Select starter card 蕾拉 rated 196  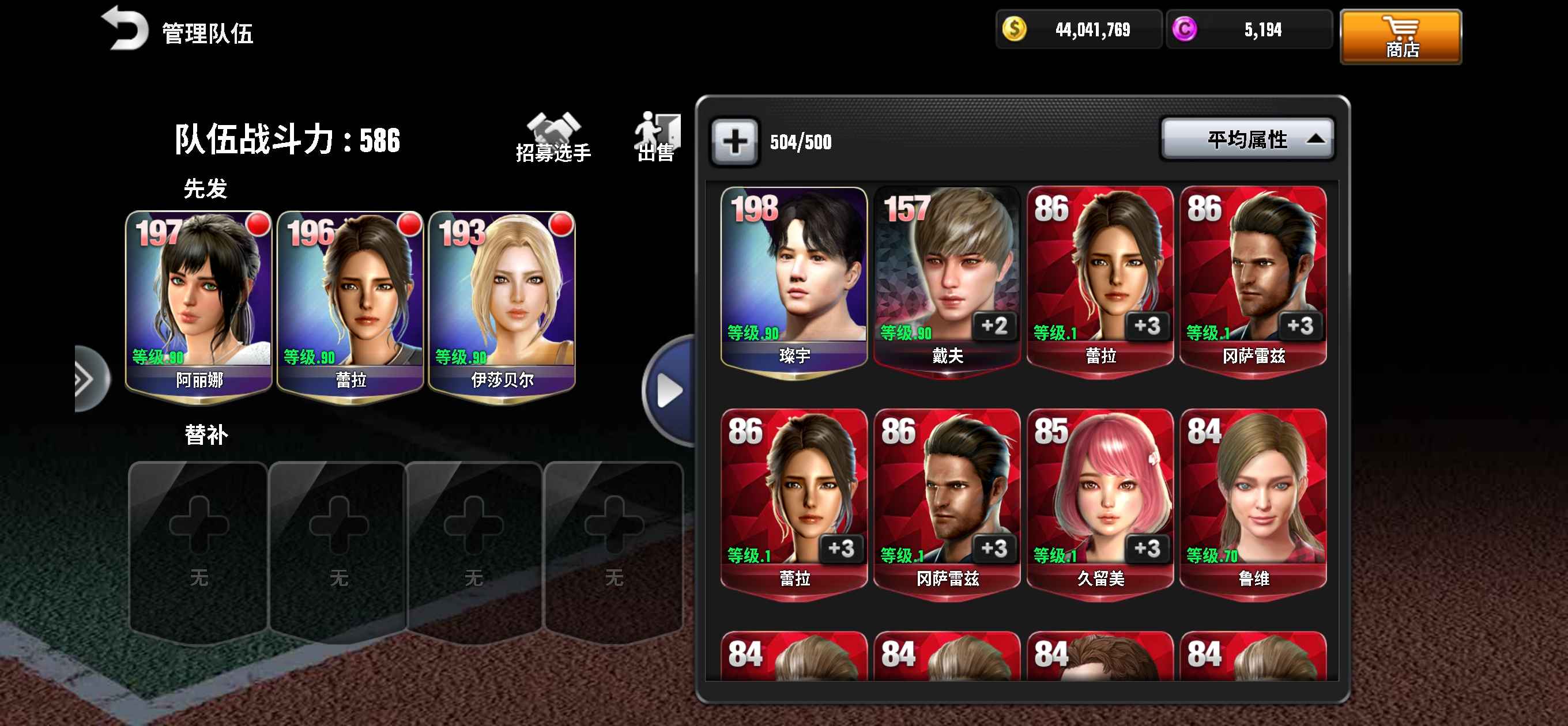[x=350, y=304]
